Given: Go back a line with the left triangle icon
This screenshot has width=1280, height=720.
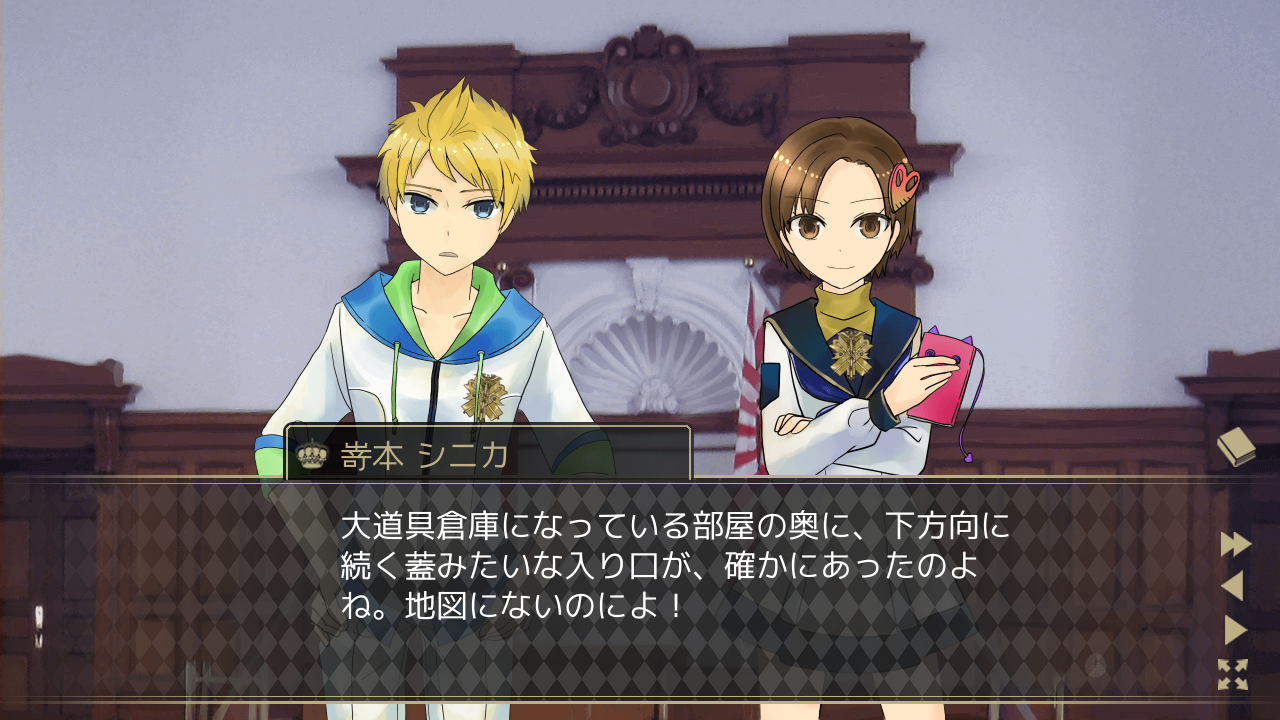Looking at the screenshot, I should click(1232, 585).
